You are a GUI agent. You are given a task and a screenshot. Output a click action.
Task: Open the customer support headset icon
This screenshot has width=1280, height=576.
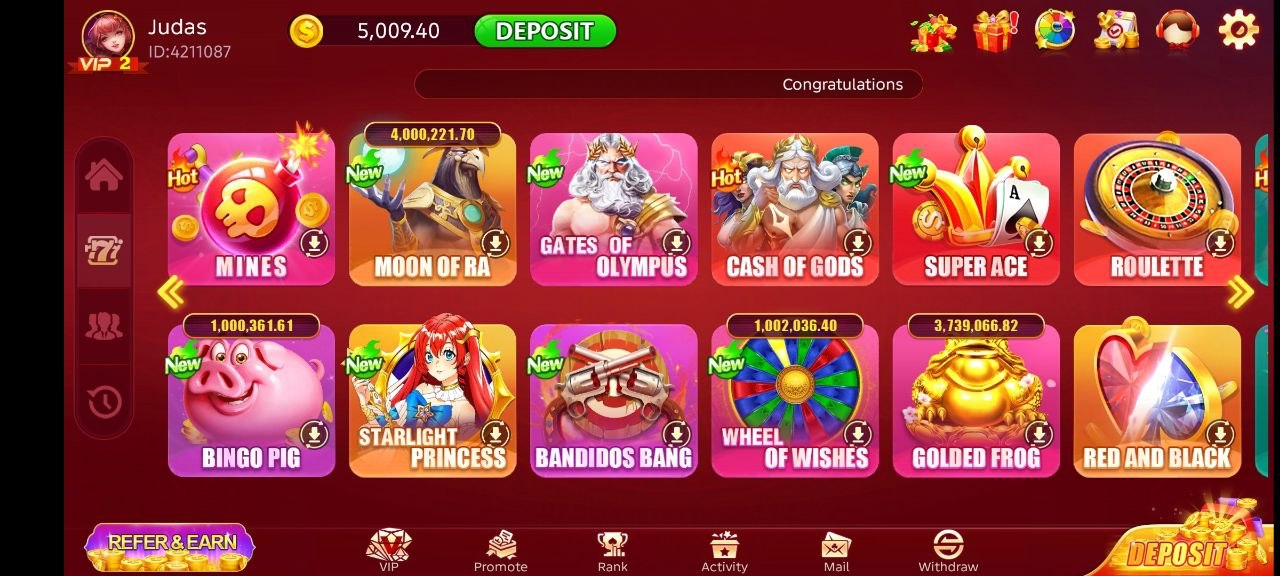tap(1177, 30)
